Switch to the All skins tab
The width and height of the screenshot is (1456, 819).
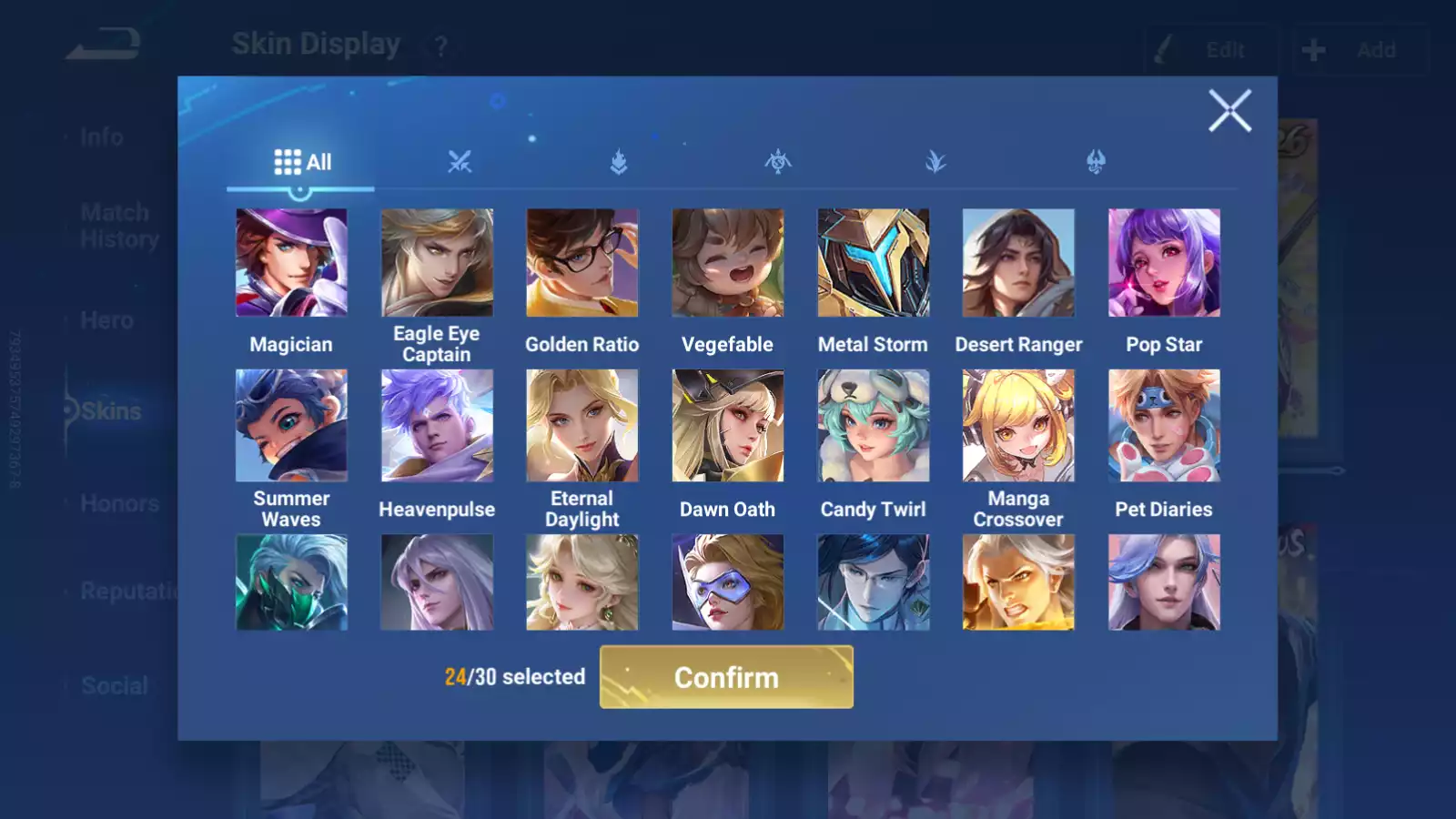tap(302, 163)
